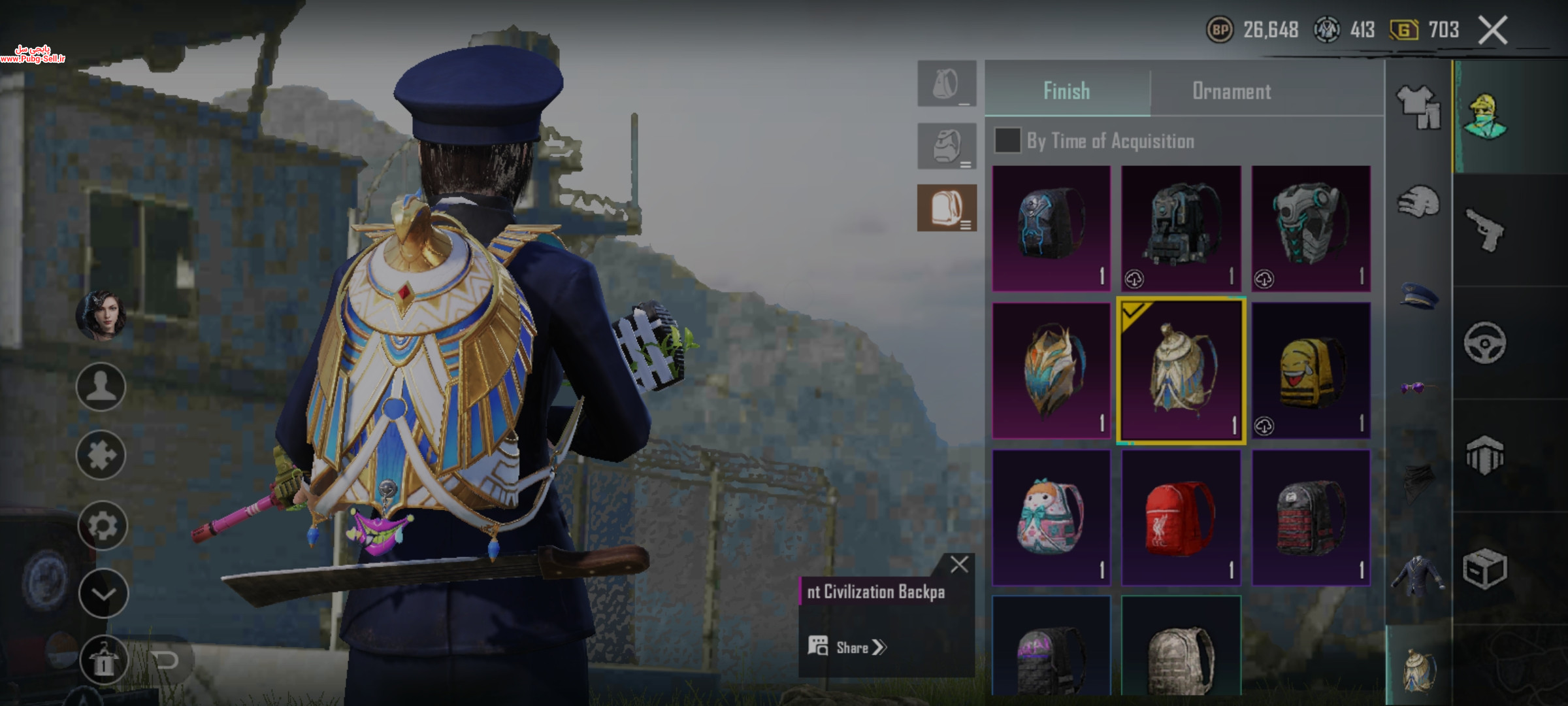Viewport: 1568px width, 706px height.
Task: Select the white robotic armor backpack
Action: coord(1311,228)
